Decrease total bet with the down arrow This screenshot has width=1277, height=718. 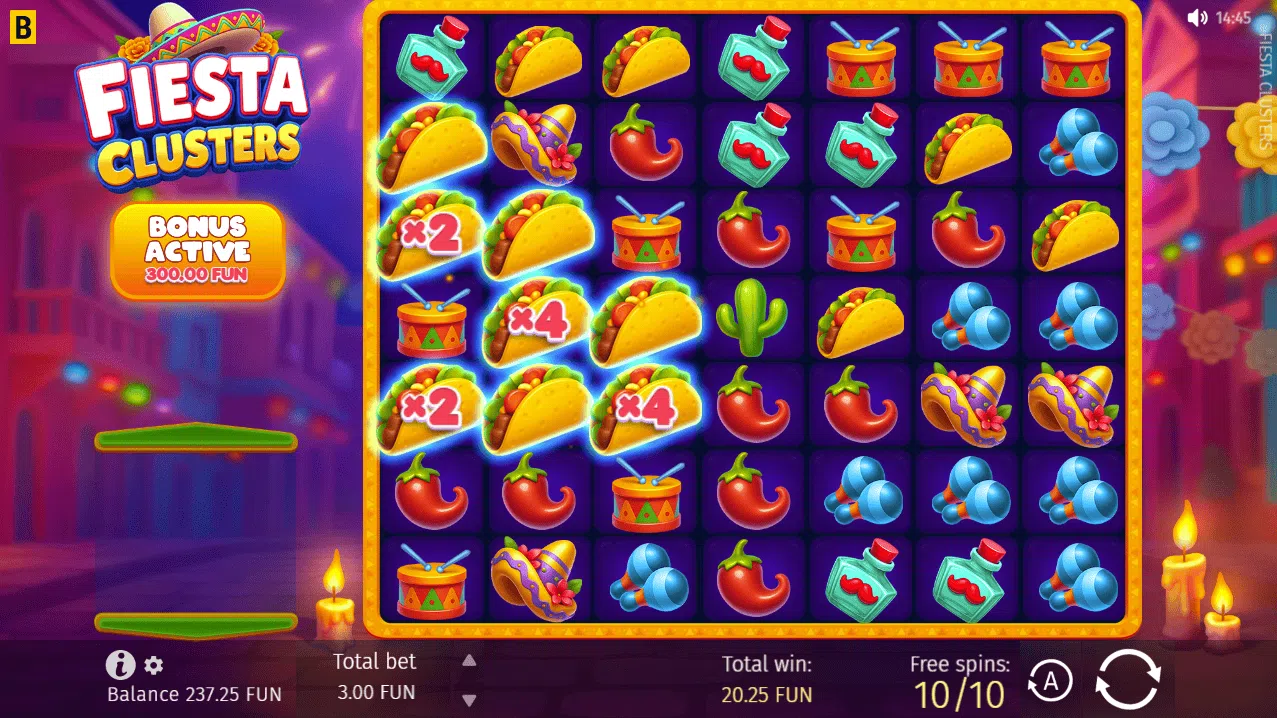pos(469,700)
